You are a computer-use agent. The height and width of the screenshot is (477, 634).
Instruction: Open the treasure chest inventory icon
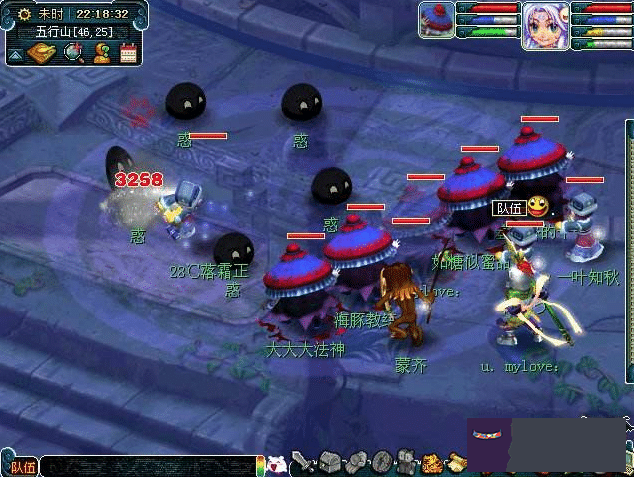(331, 463)
